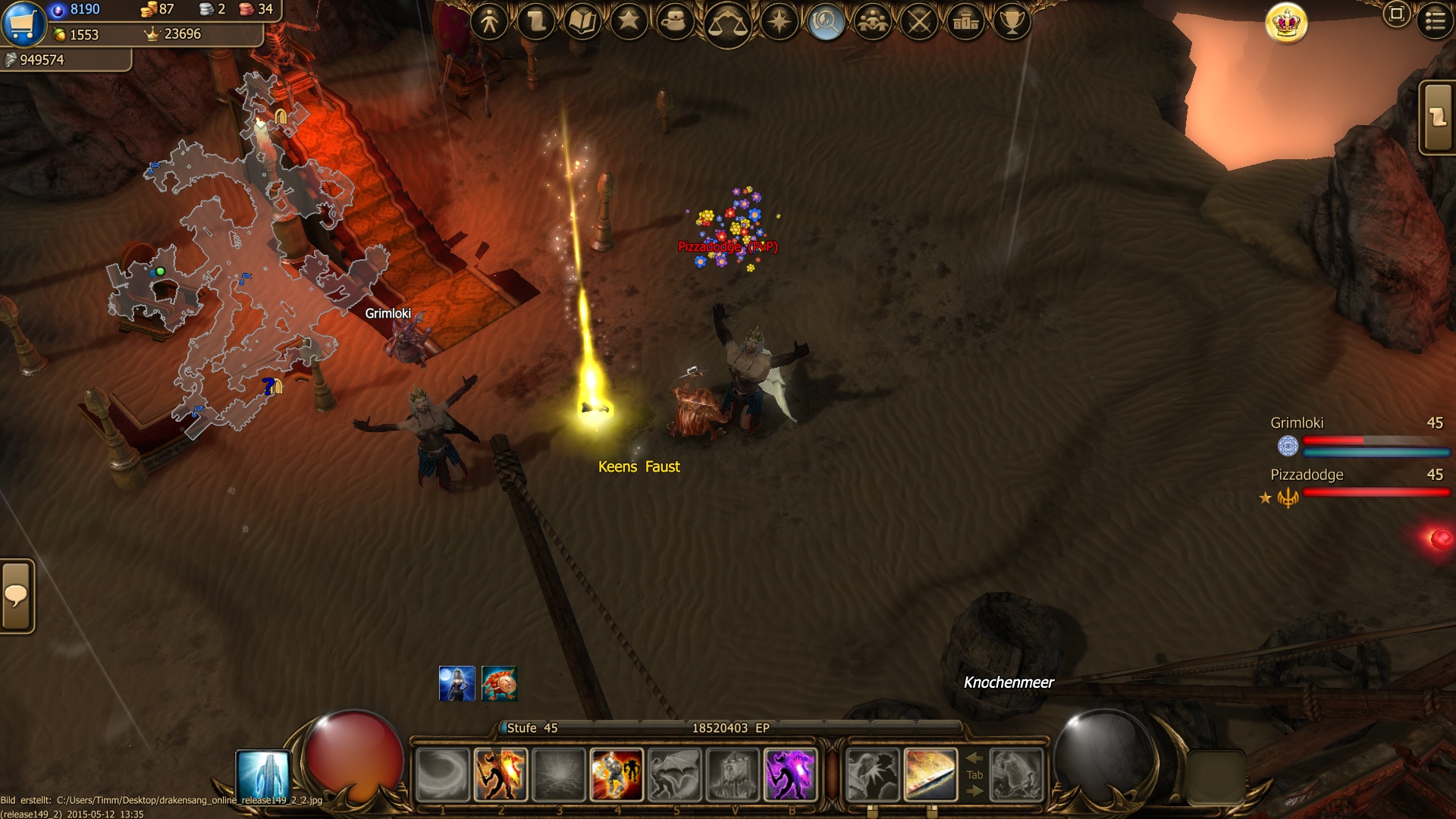
Task: Open the crossed swords PvP icon
Action: pyautogui.click(x=920, y=21)
